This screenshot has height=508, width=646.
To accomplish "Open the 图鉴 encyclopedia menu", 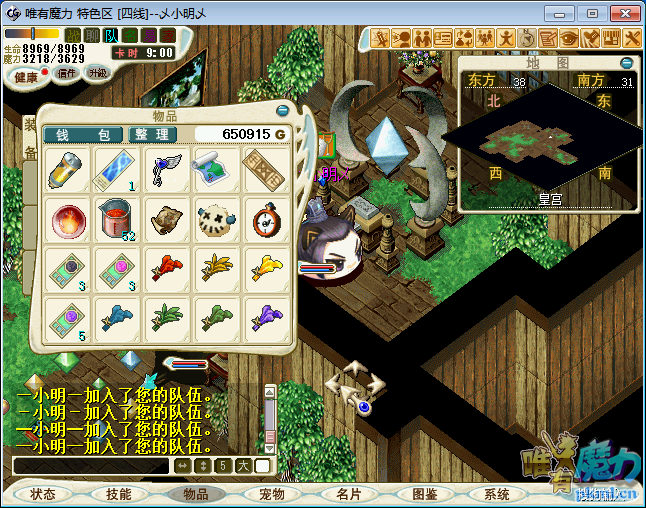I will point(424,494).
